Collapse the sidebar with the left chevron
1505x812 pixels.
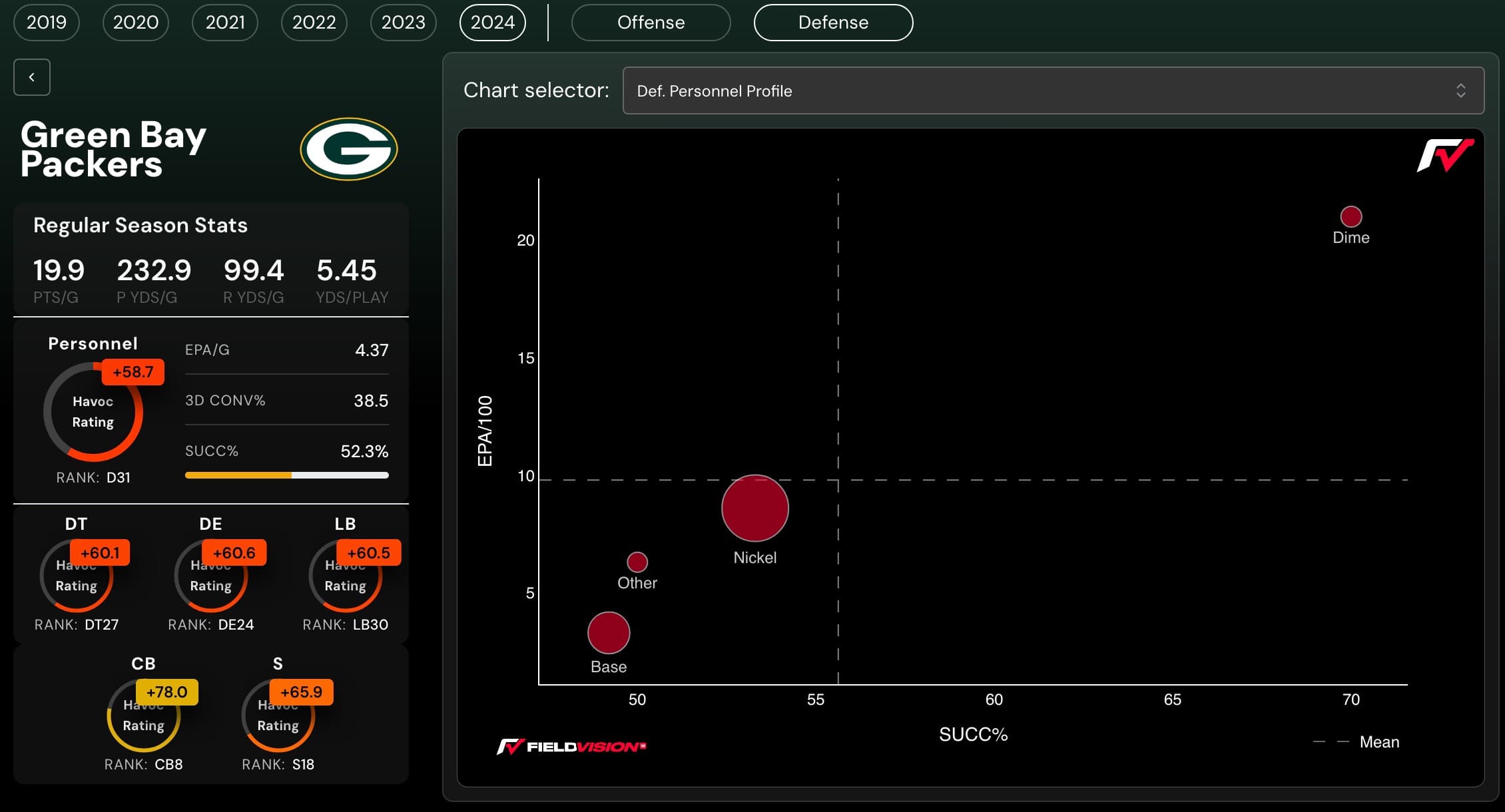point(31,77)
